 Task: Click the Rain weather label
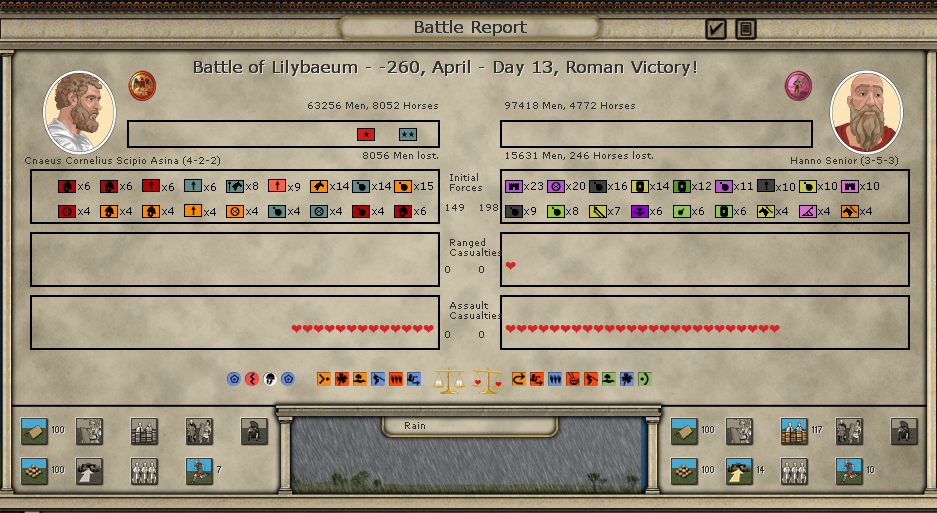(x=415, y=426)
